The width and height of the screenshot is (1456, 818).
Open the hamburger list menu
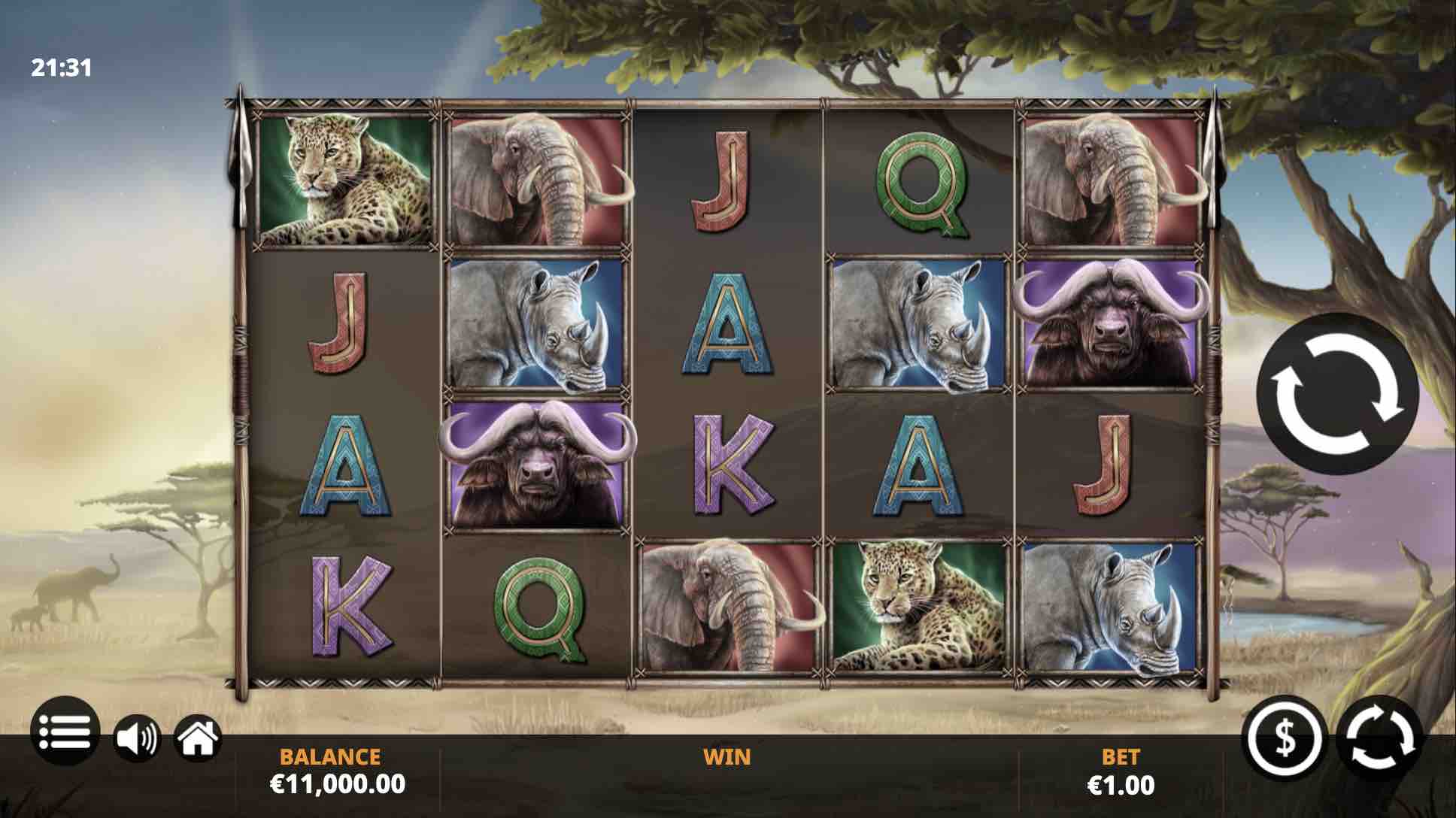pyautogui.click(x=65, y=731)
